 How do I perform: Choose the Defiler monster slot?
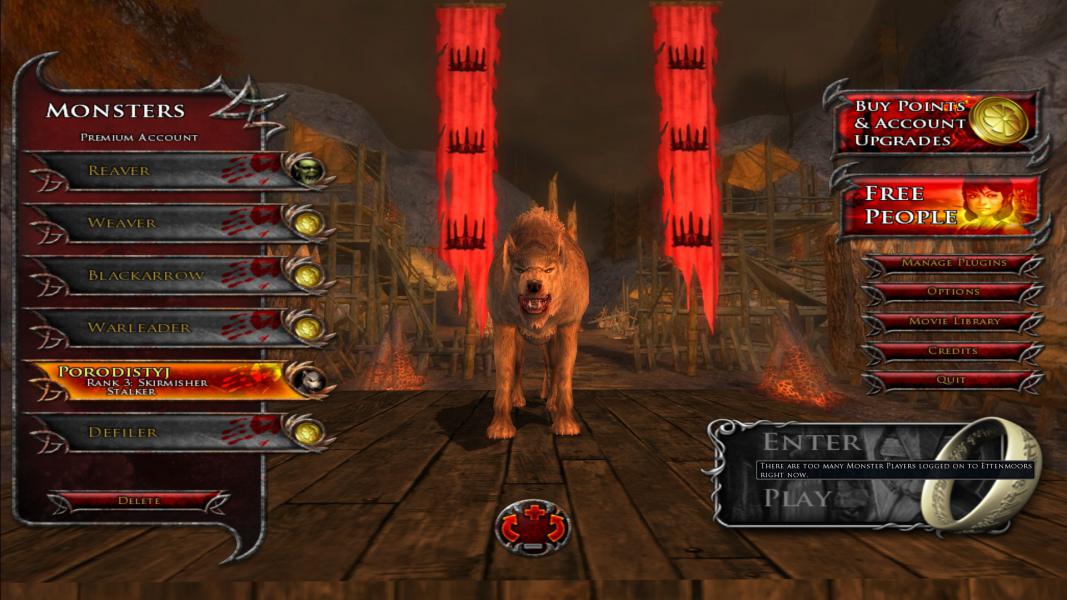point(160,433)
